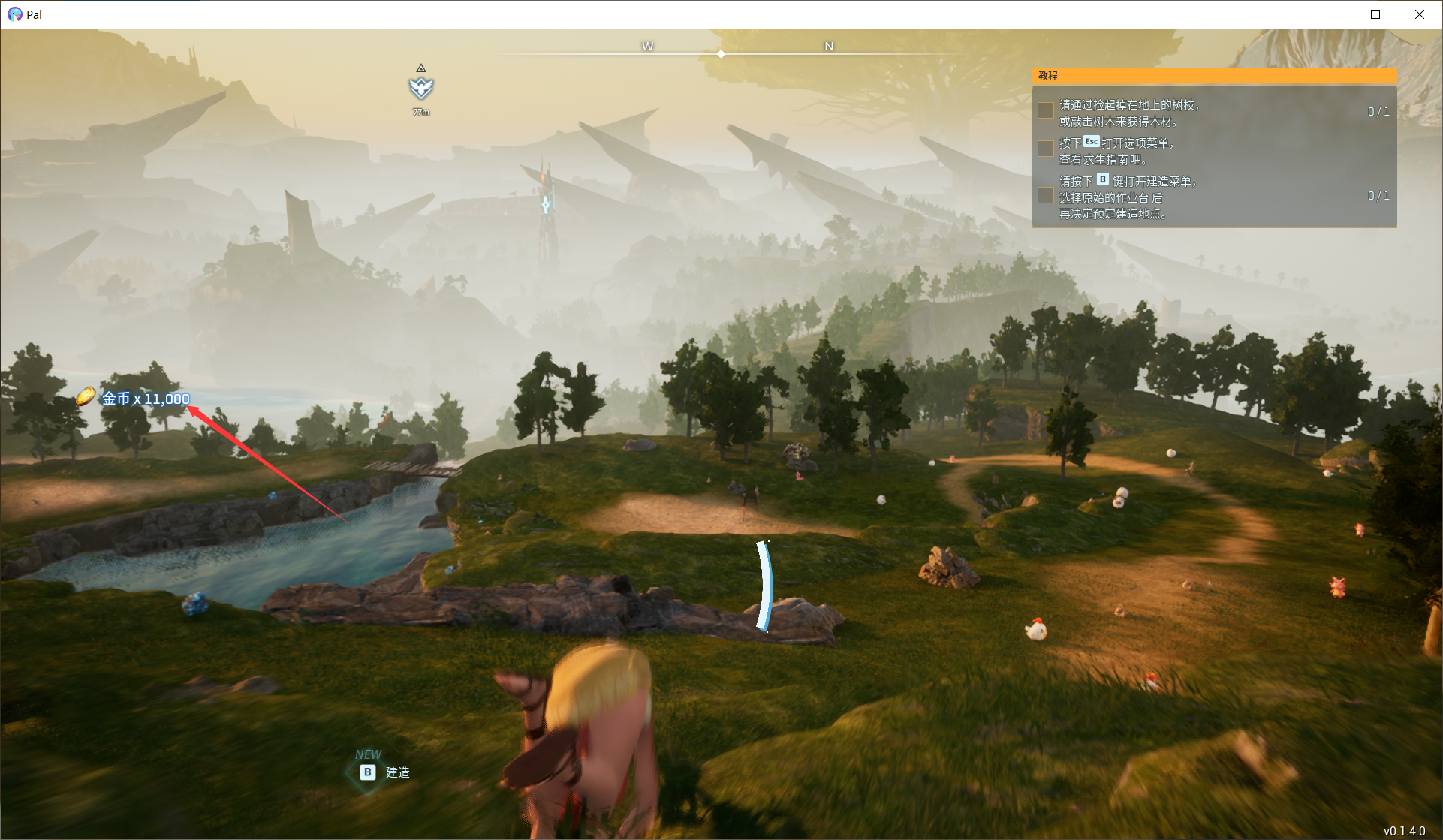This screenshot has width=1443, height=840.
Task: Click the gold coin pickup notification icon
Action: click(86, 396)
